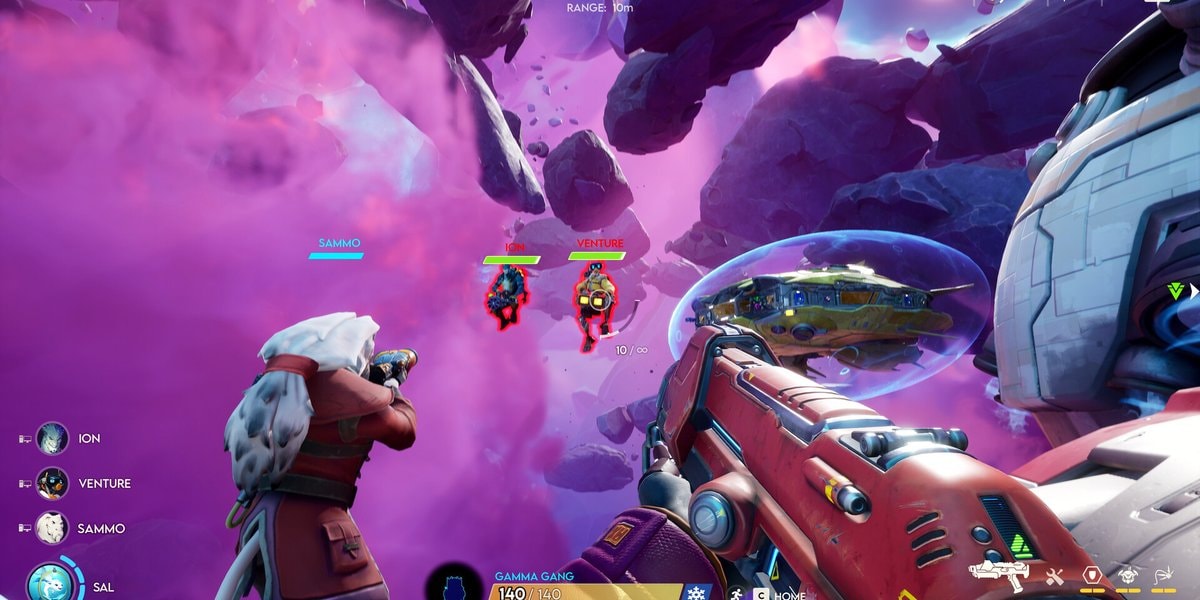
Task: Select the blaster weapon icon
Action: click(x=998, y=573)
